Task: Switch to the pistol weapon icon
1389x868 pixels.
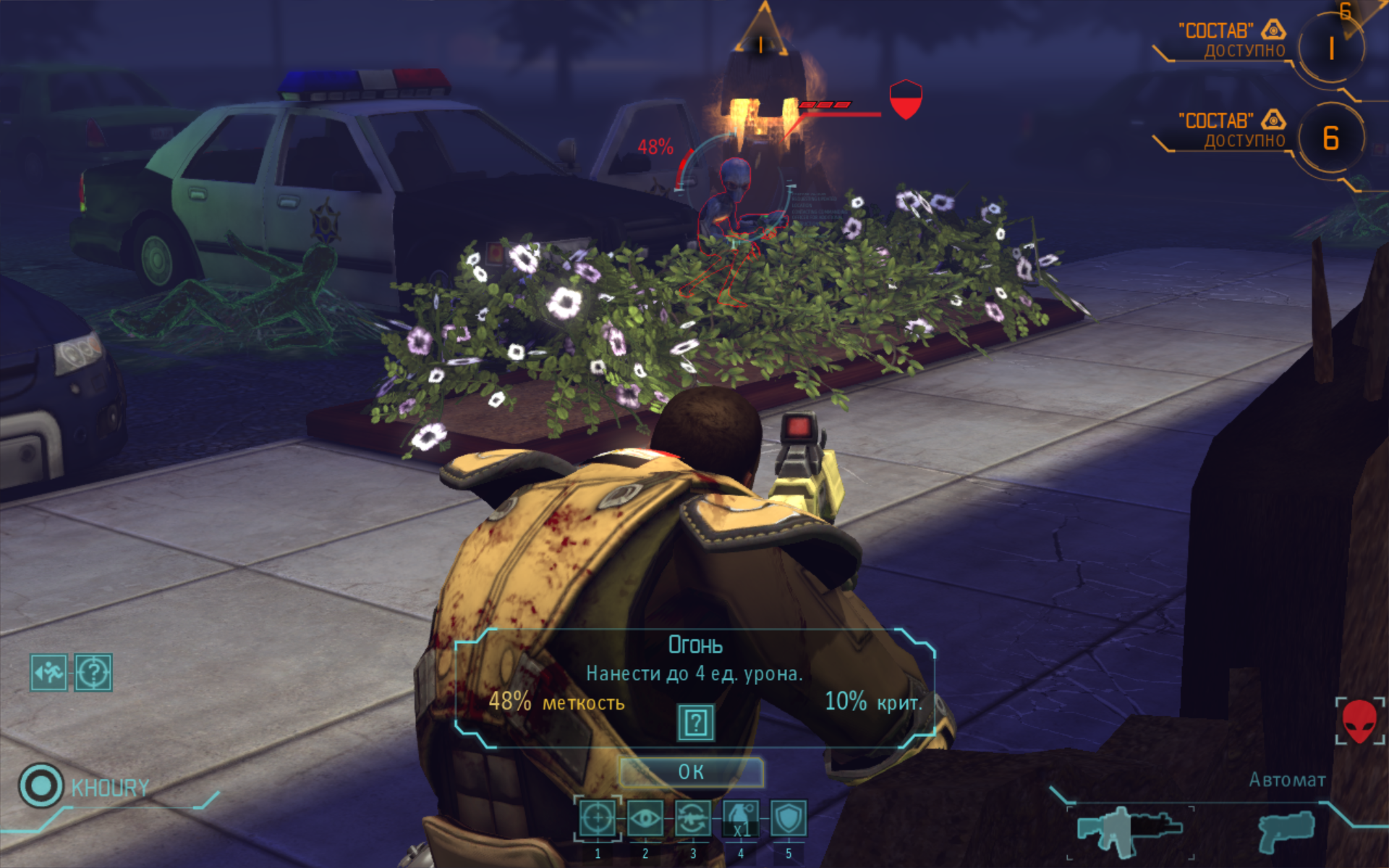Action: (1286, 830)
